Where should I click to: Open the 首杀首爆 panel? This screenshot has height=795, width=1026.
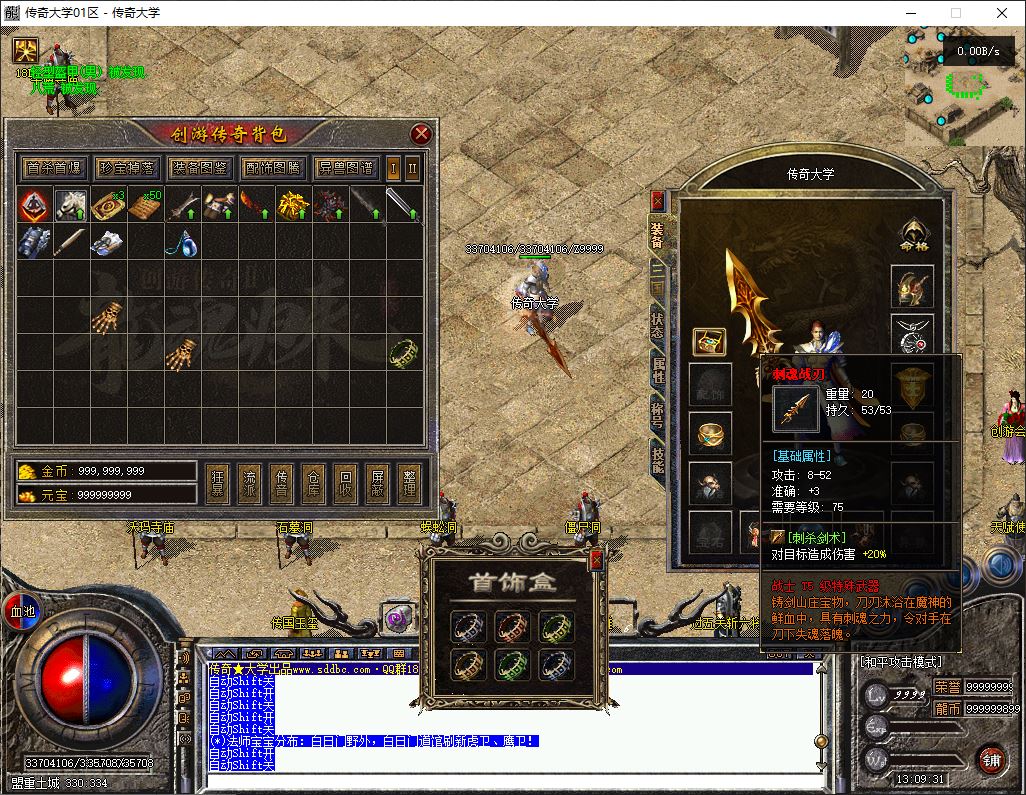54,168
